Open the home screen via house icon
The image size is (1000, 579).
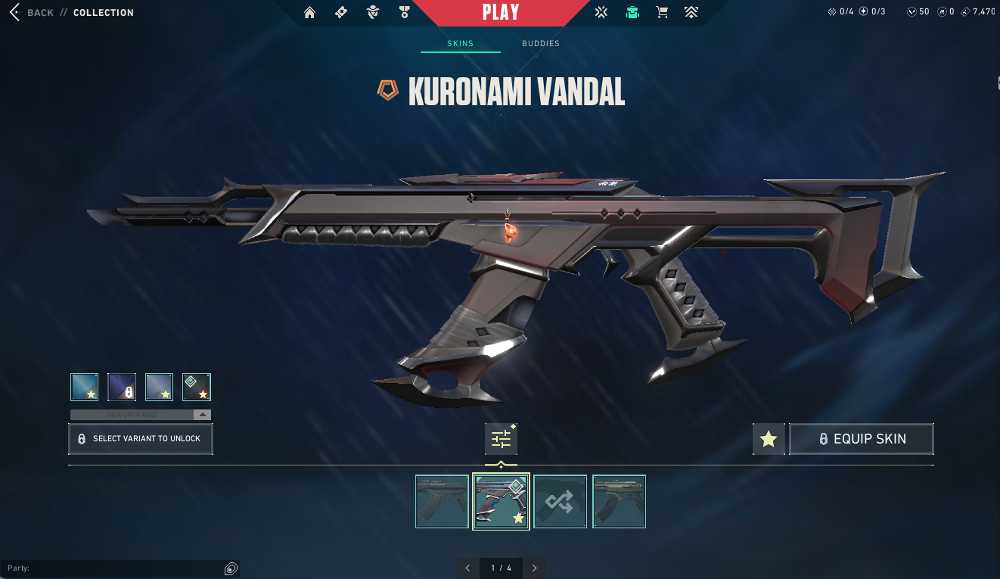309,13
